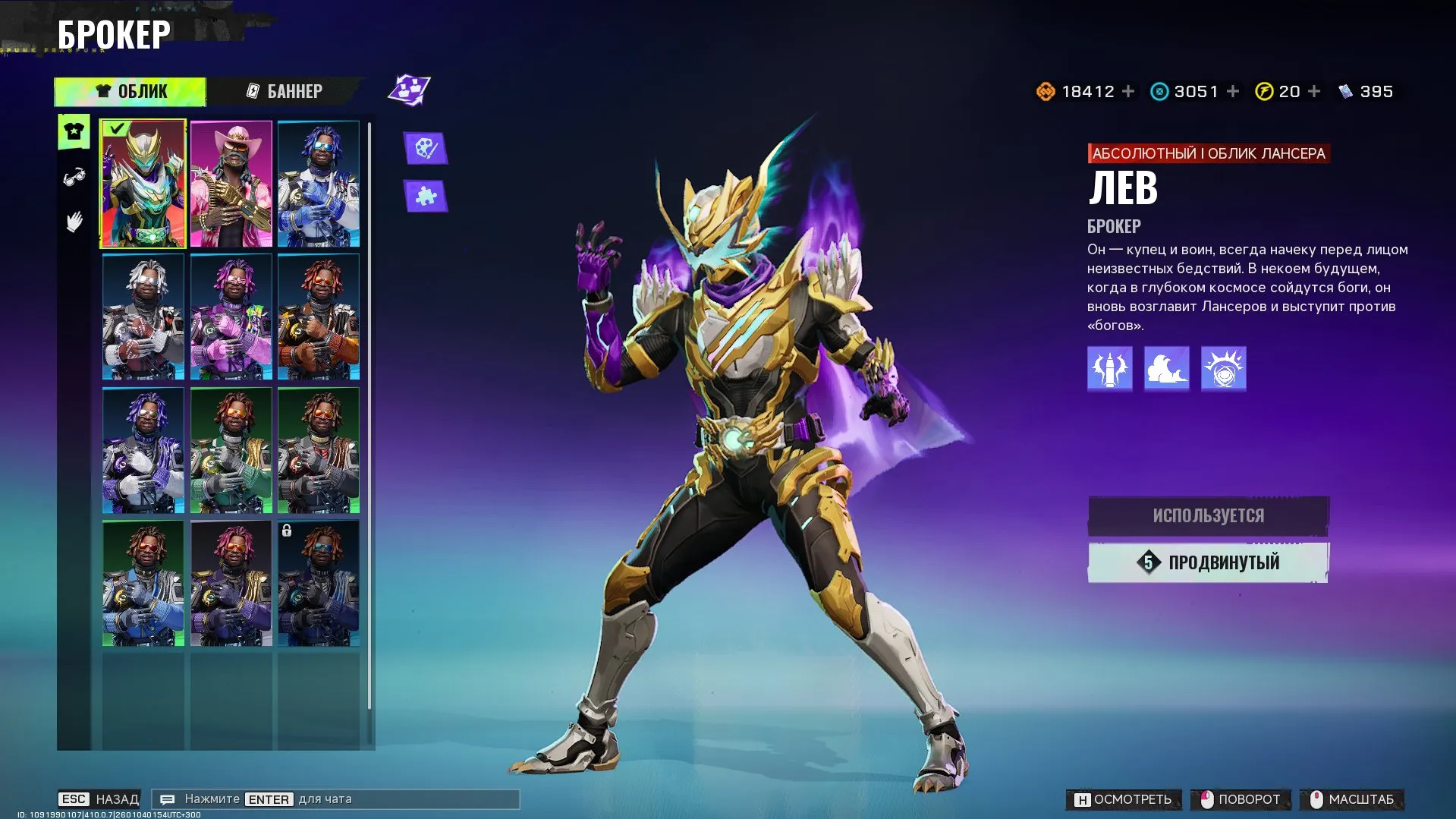Select the glasses category icon in sidebar
Screen dimensions: 1456x819
coord(72,175)
